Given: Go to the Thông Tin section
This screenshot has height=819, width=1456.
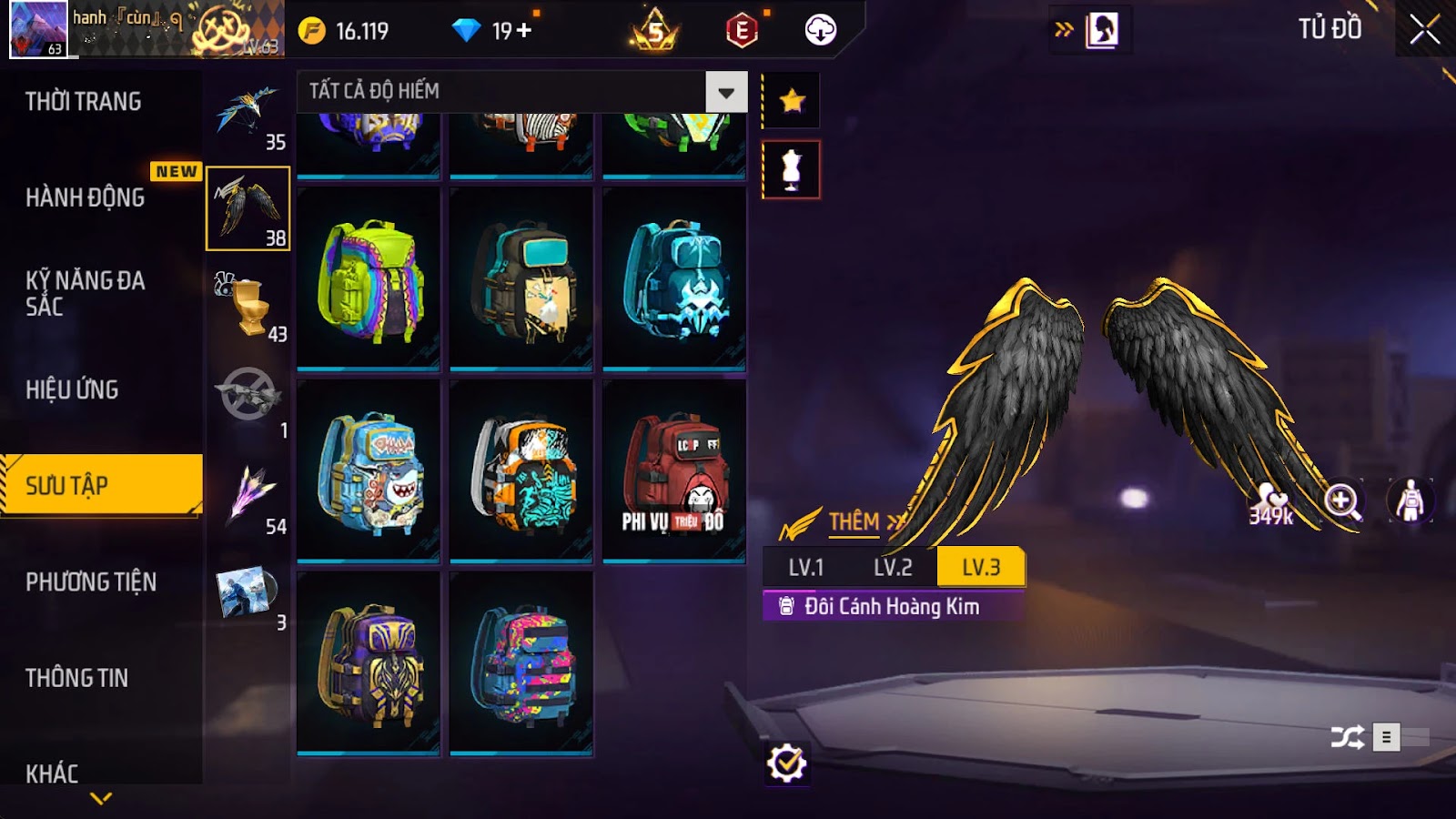Looking at the screenshot, I should [76, 678].
